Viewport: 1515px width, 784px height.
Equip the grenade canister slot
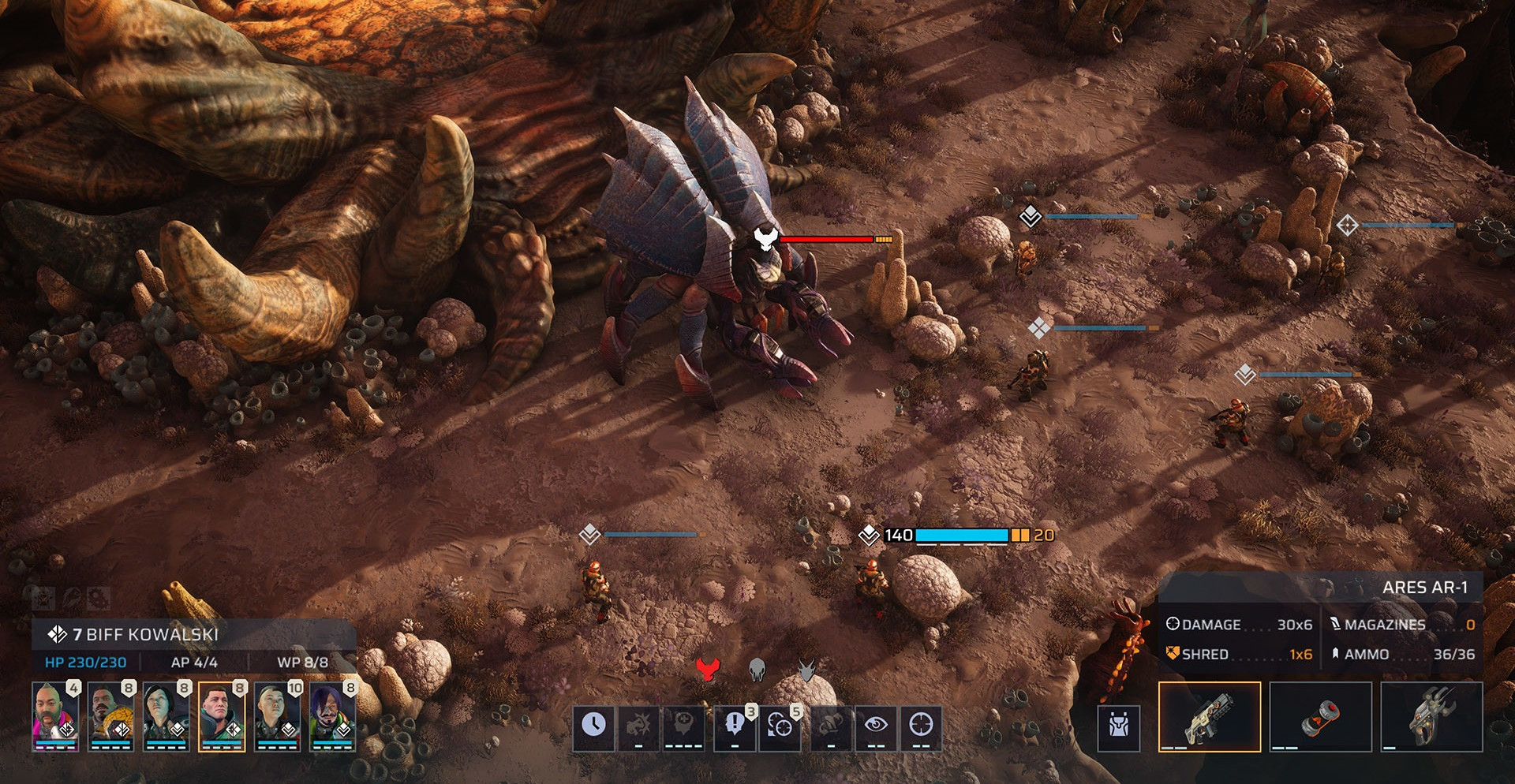[x=1320, y=716]
